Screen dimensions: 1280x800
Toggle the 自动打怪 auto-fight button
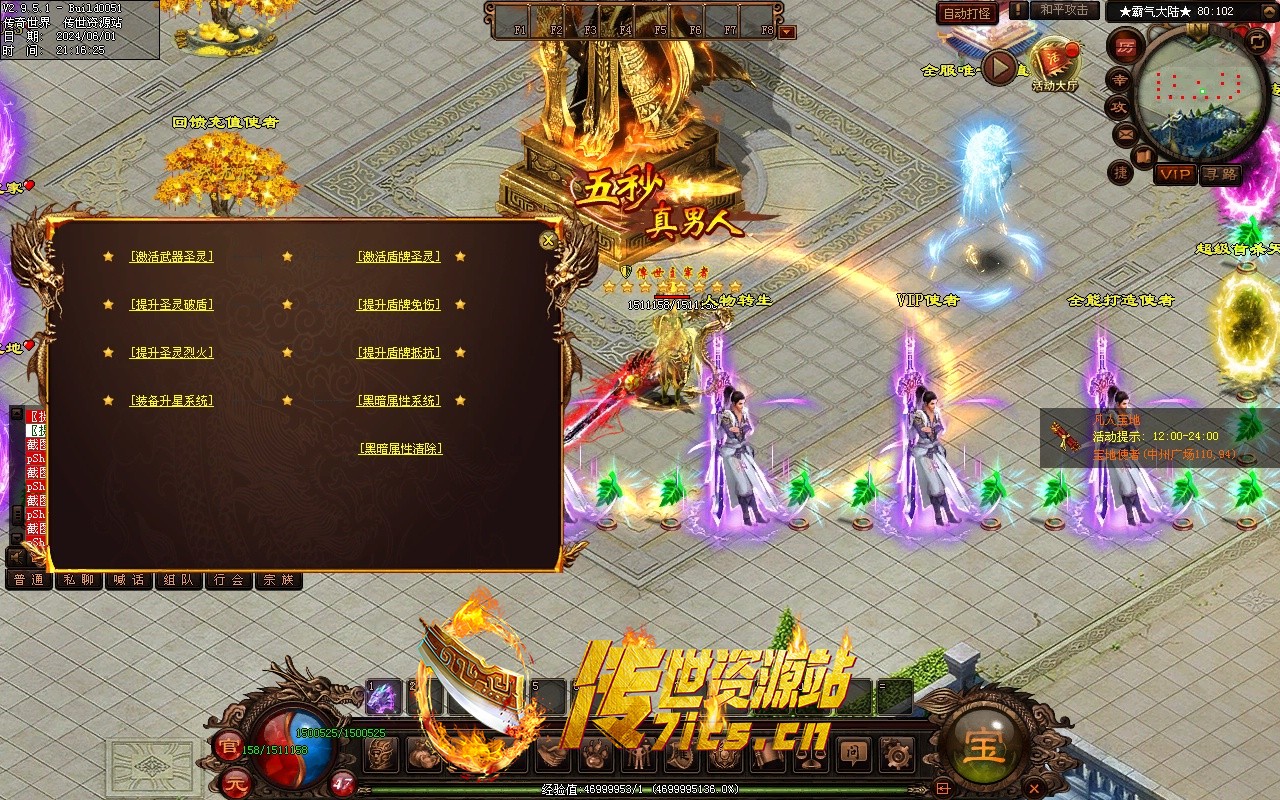pyautogui.click(x=967, y=13)
